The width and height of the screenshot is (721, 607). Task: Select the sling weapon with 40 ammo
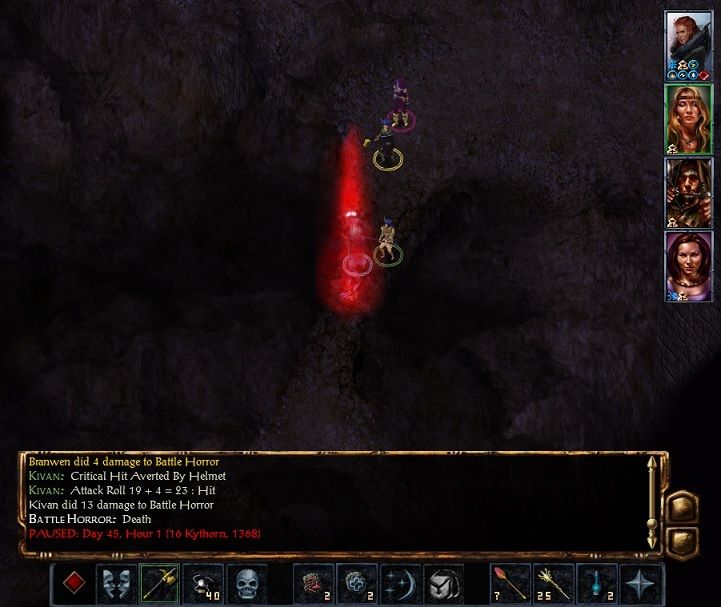click(203, 584)
